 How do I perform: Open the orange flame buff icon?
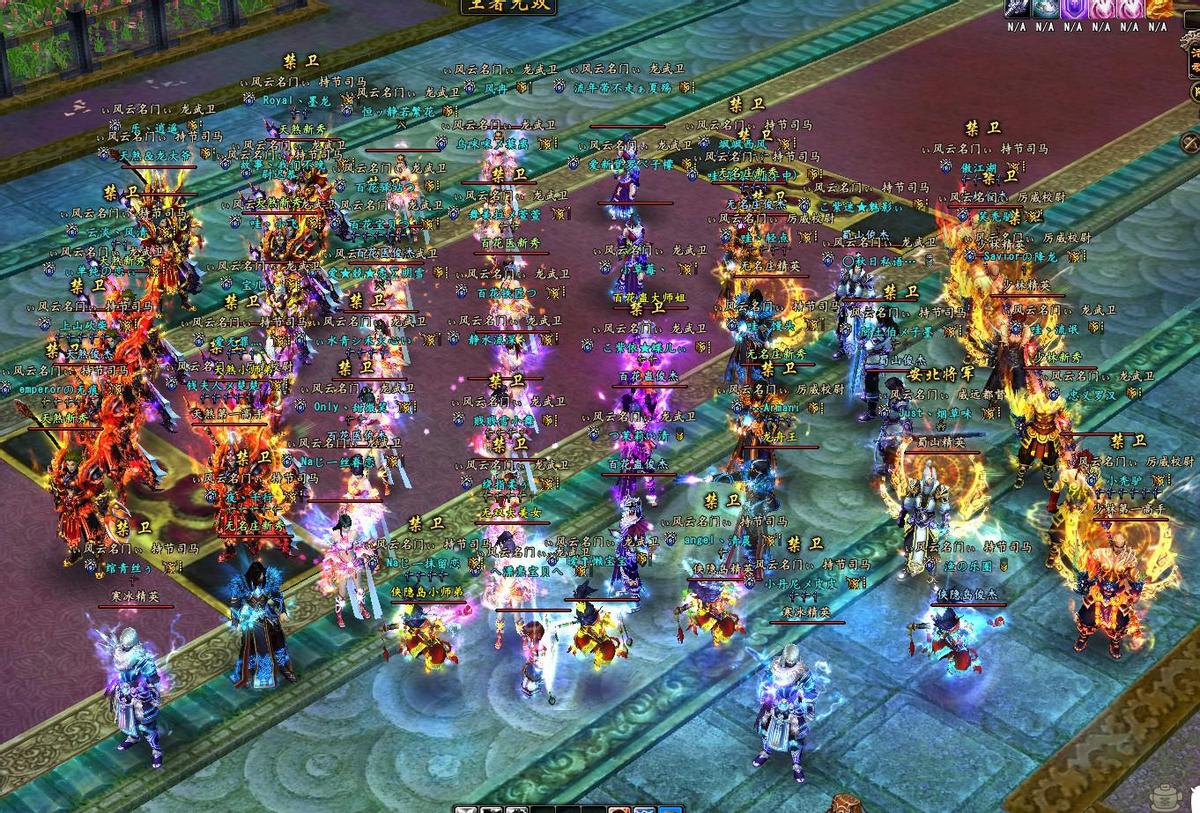click(1158, 8)
